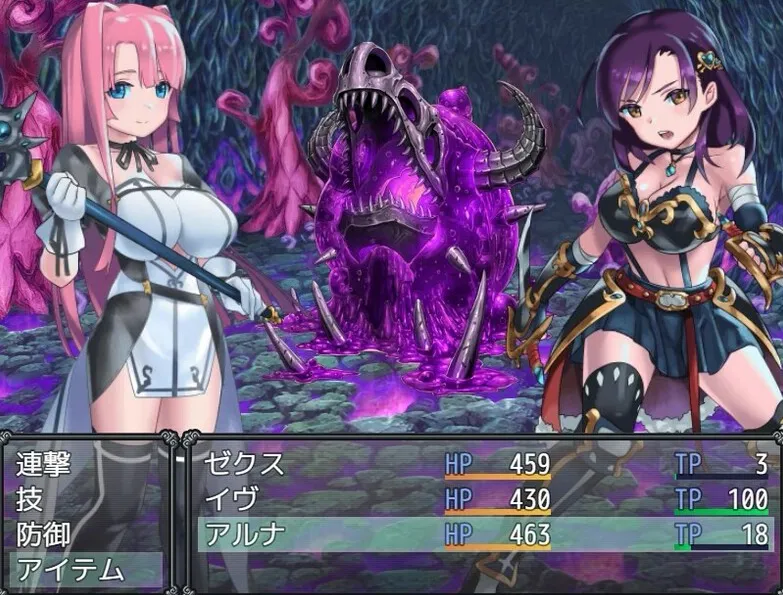The width and height of the screenshot is (783, 595).
Task: Choose the 連撃 attack command
Action: [x=45, y=465]
